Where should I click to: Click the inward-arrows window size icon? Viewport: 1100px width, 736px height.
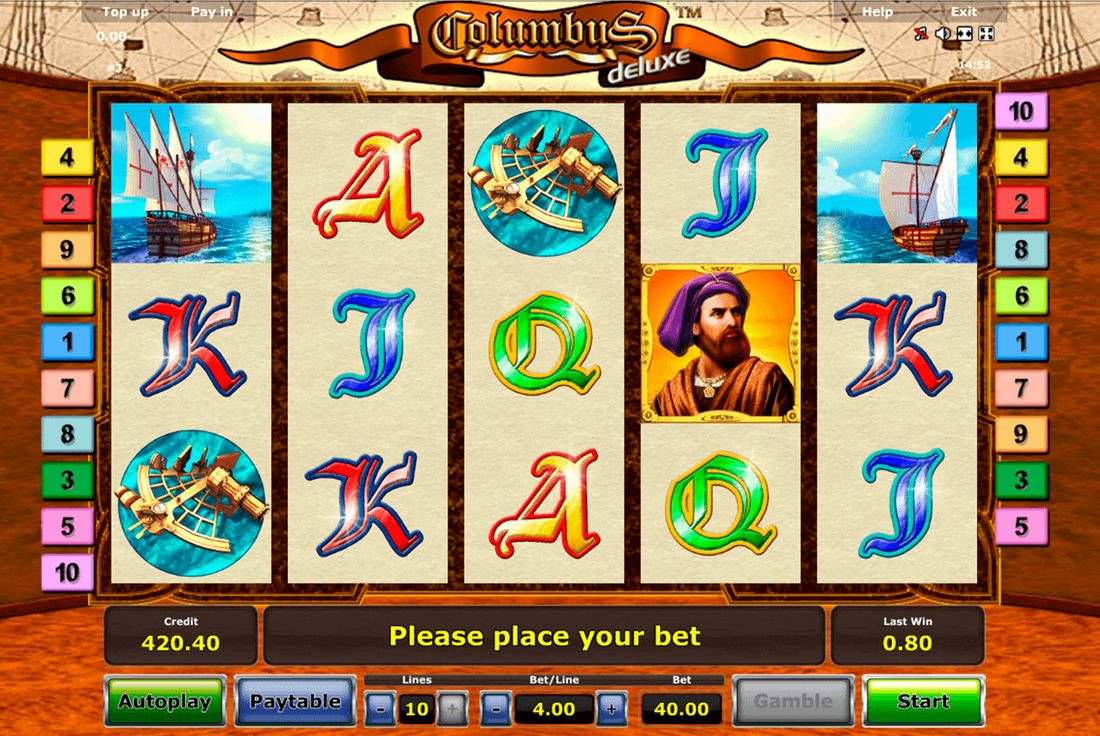point(965,34)
